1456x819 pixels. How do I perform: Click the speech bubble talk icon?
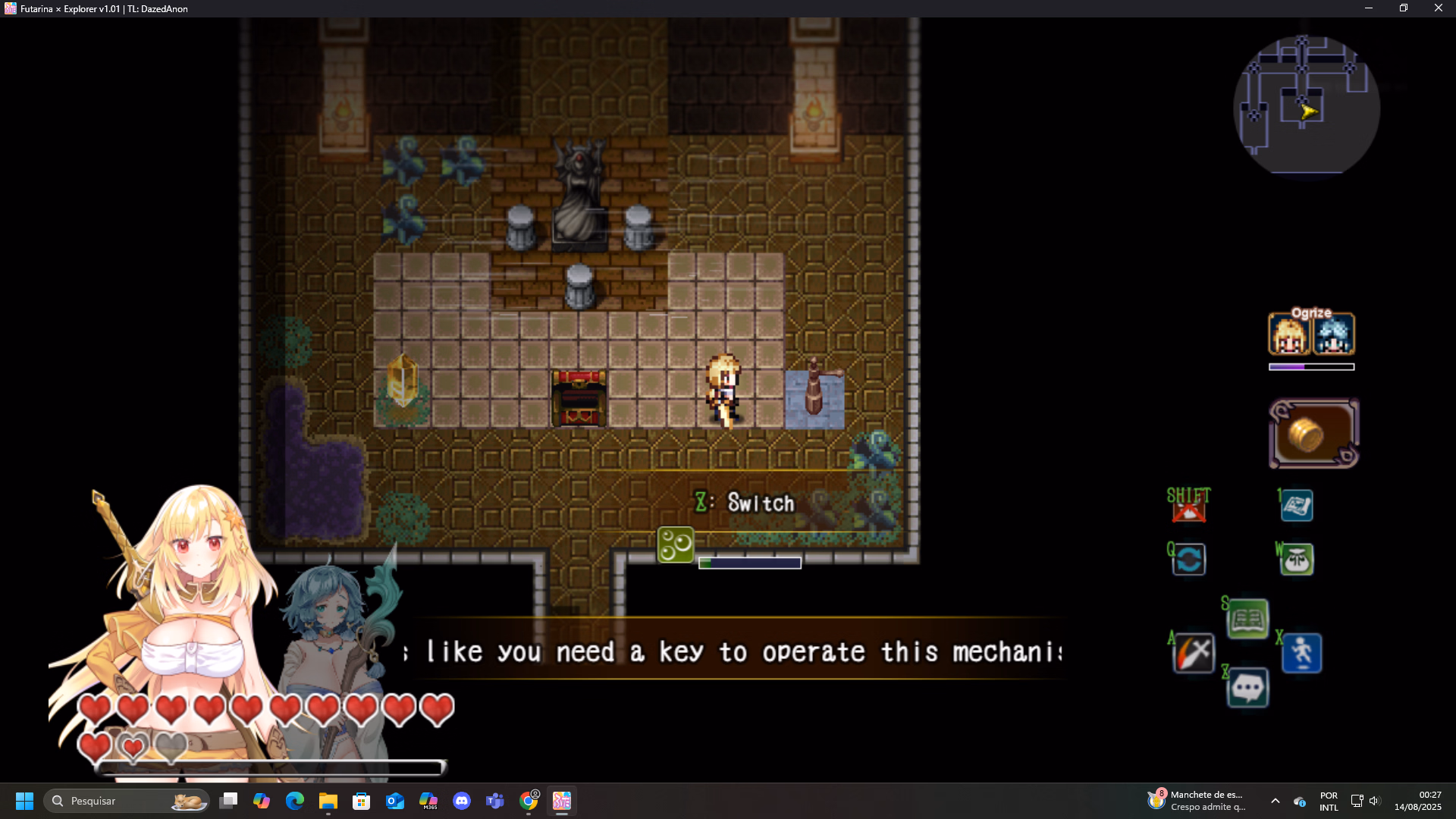click(x=1247, y=689)
